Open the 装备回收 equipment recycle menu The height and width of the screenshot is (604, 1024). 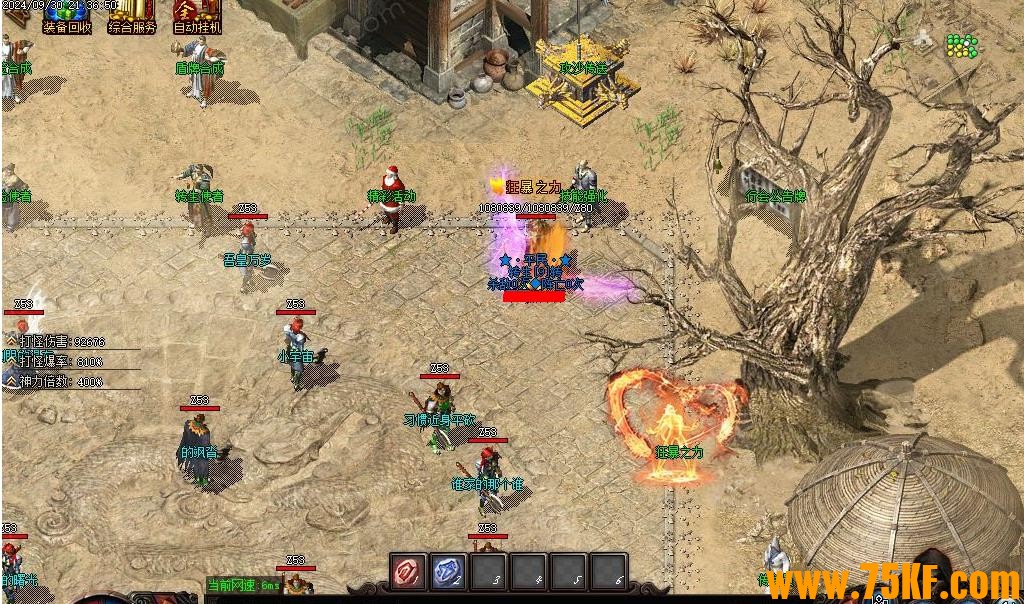tap(67, 16)
